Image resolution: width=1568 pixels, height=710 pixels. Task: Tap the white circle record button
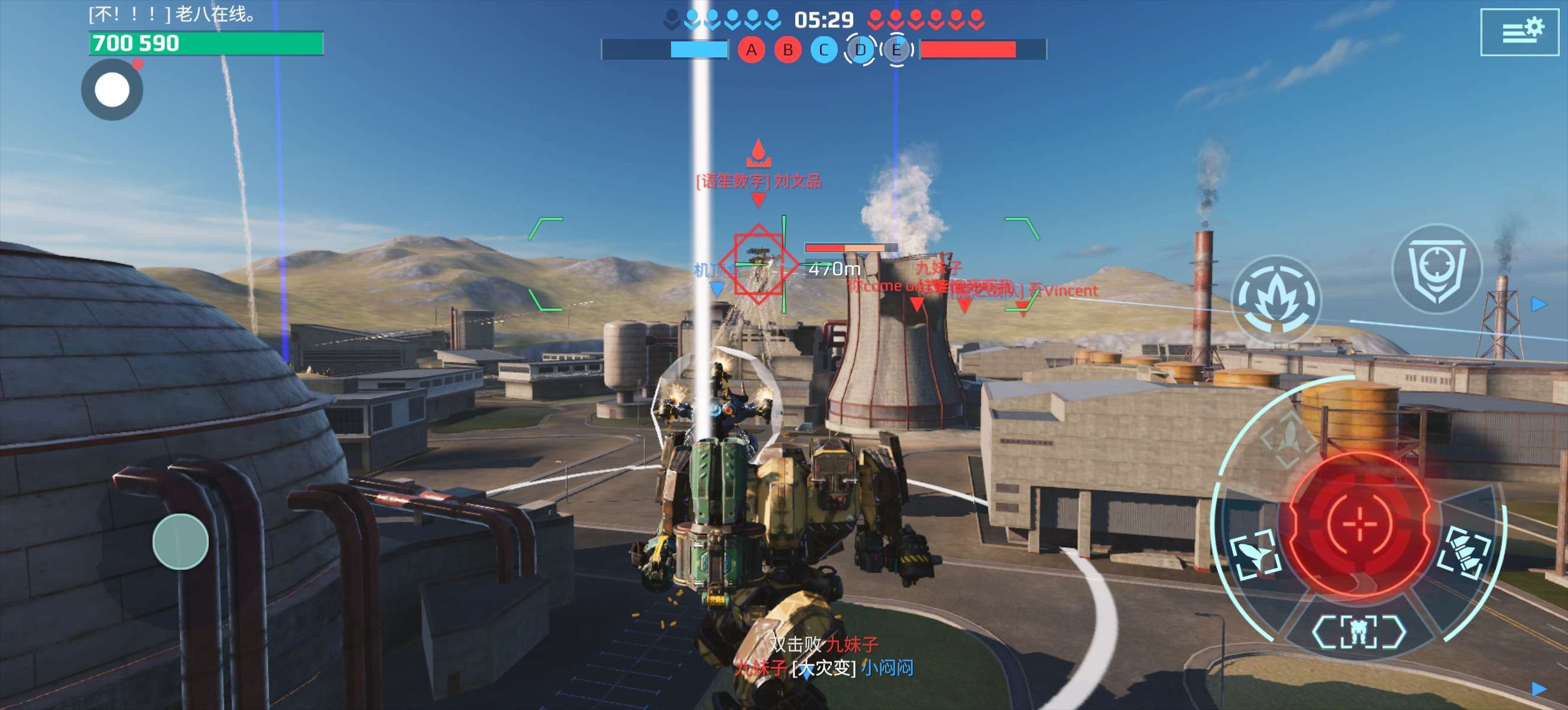(x=112, y=90)
